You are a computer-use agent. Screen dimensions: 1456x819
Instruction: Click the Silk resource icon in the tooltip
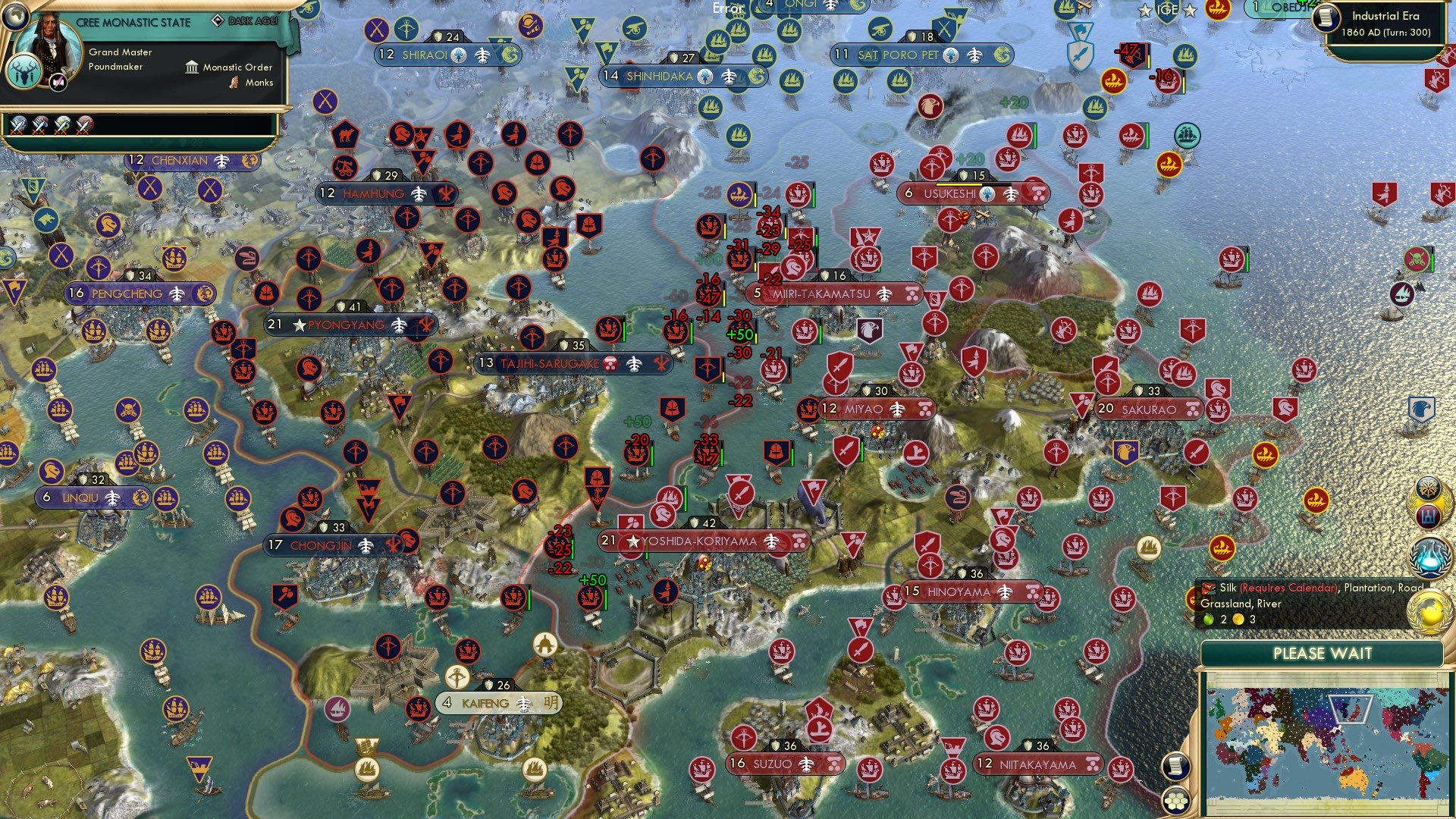(x=1208, y=587)
